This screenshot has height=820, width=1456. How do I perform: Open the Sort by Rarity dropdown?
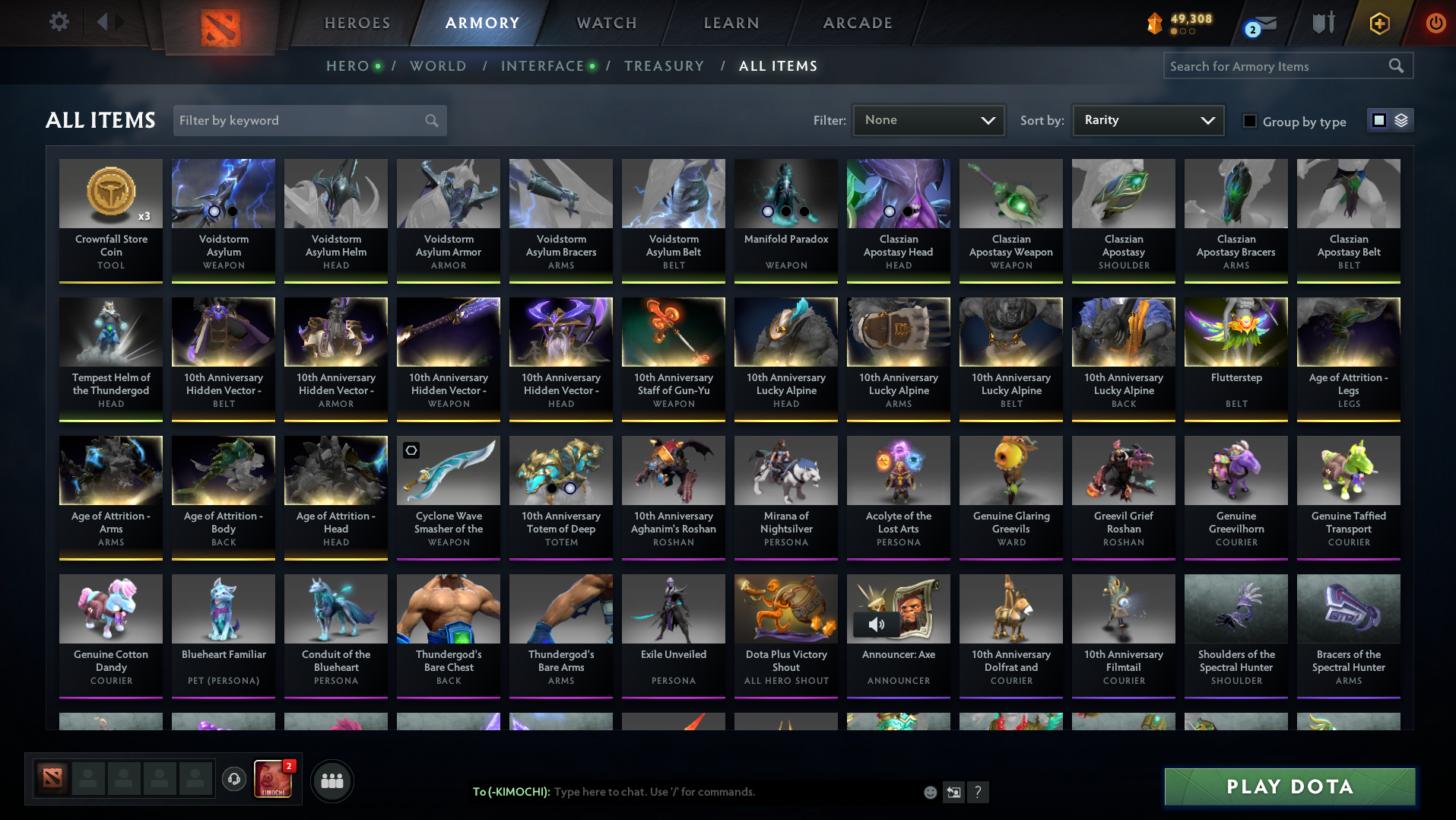1147,119
